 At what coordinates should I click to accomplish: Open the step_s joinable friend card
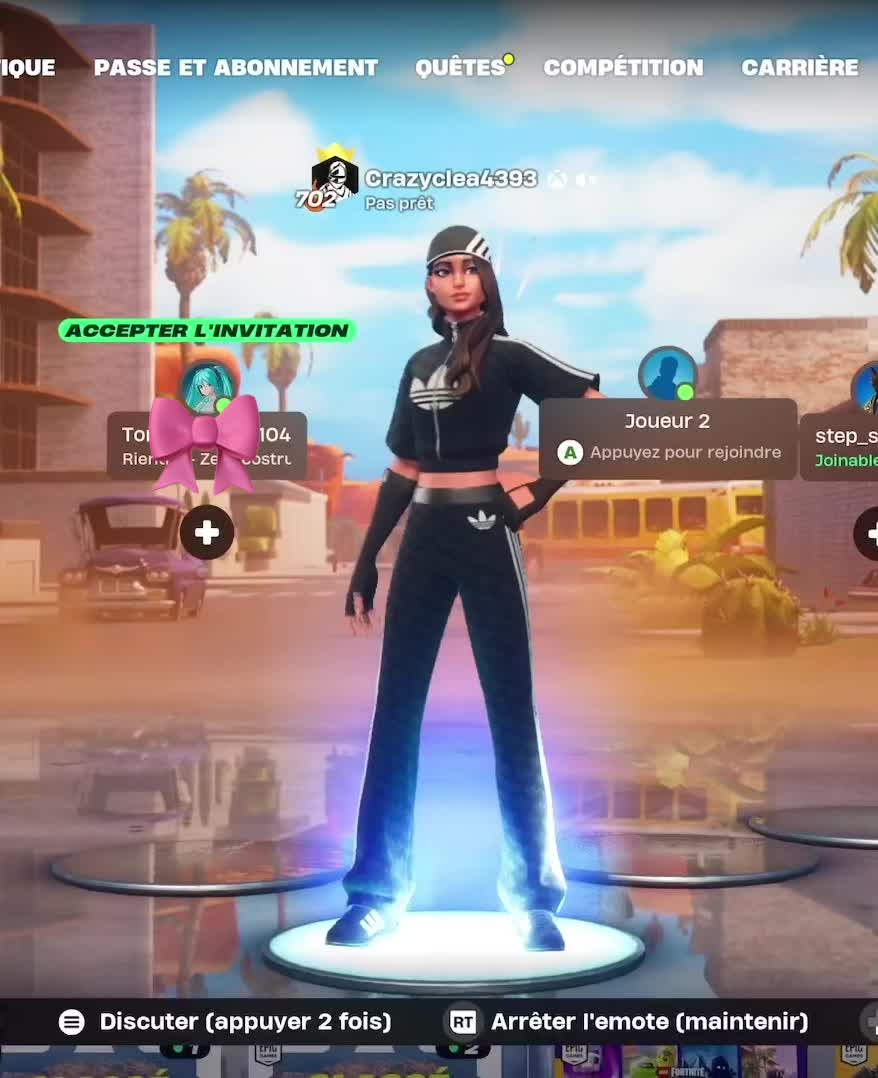(841, 446)
